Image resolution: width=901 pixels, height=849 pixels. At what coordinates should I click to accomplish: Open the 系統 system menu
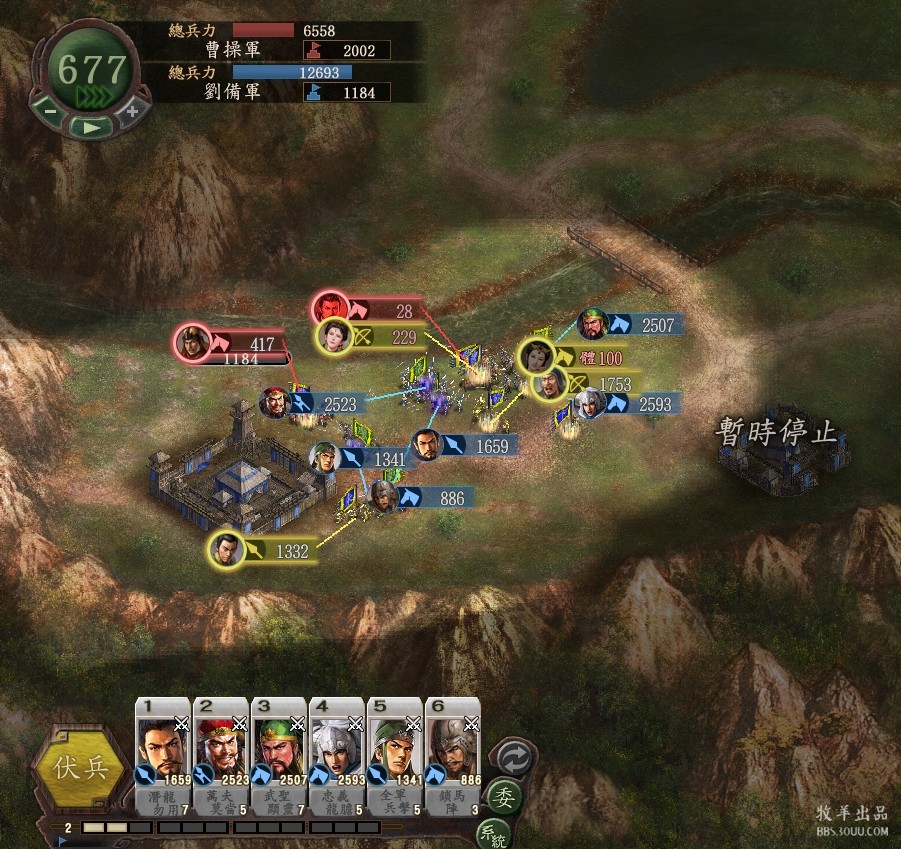point(491,833)
